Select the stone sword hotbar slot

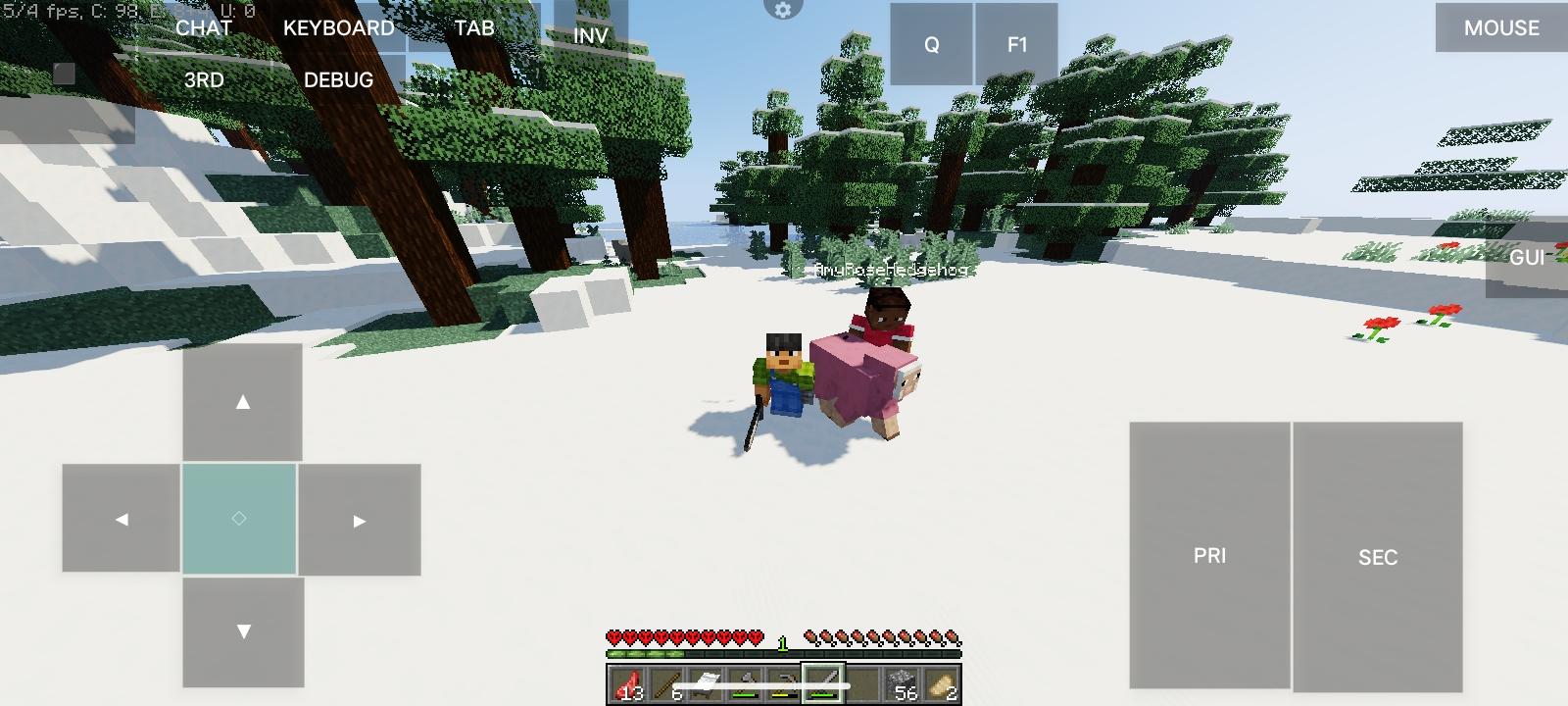click(821, 681)
